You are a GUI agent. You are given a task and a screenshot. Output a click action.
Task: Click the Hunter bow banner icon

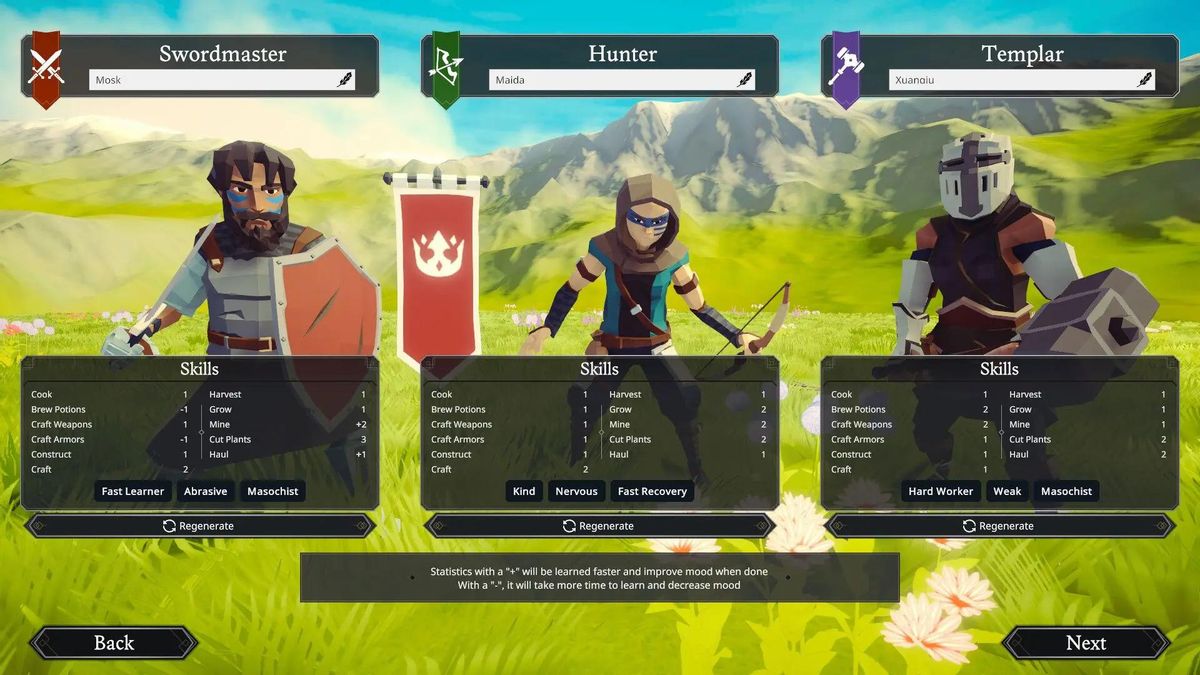pyautogui.click(x=445, y=68)
